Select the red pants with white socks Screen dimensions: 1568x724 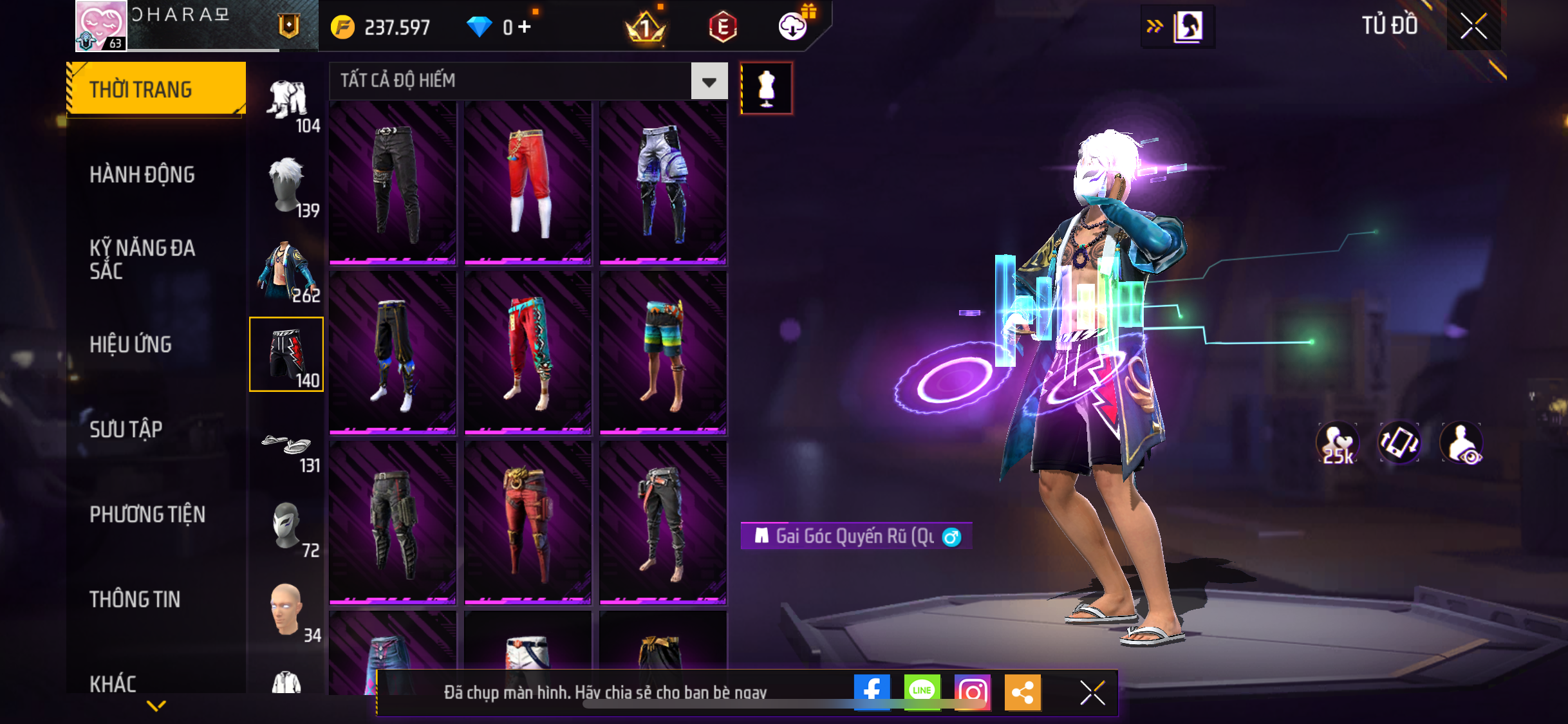(528, 183)
